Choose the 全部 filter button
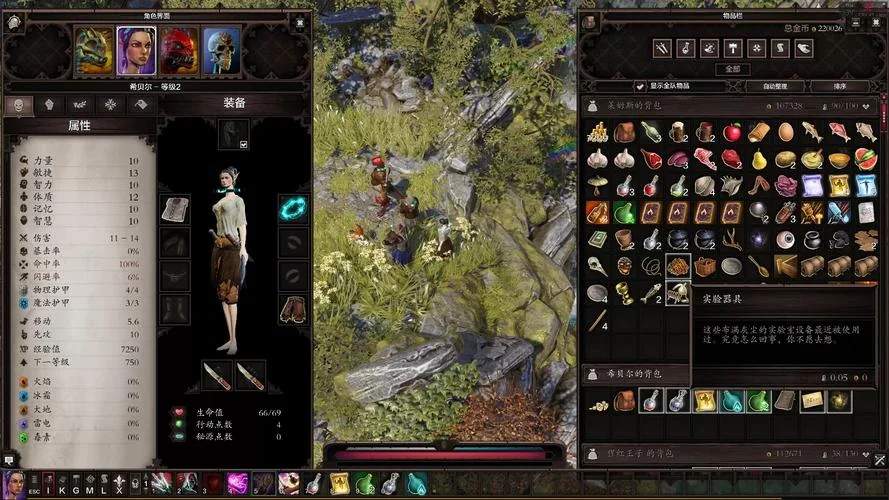The height and width of the screenshot is (500, 889). click(733, 69)
